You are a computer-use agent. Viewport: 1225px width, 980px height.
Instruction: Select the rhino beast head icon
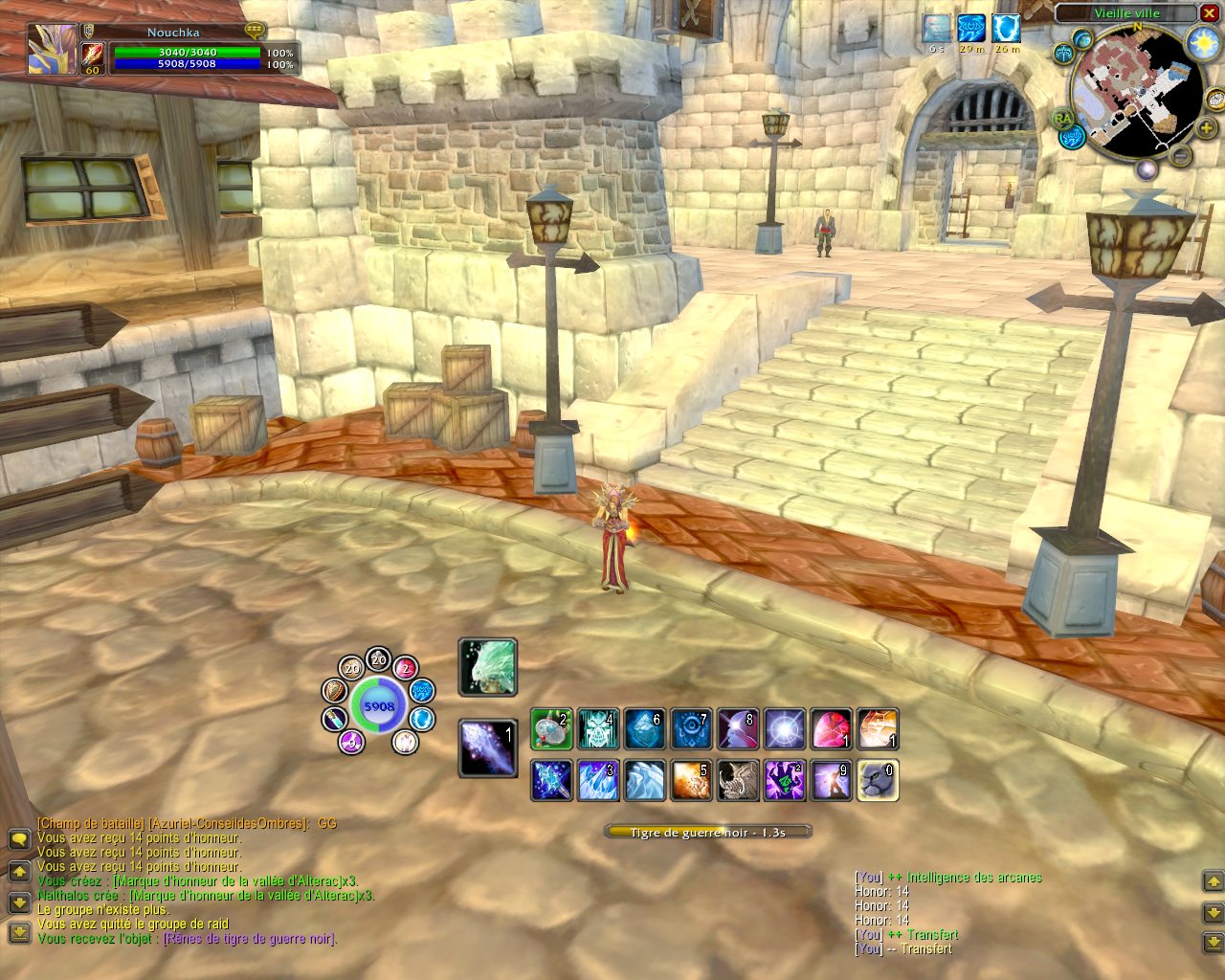coord(738,780)
